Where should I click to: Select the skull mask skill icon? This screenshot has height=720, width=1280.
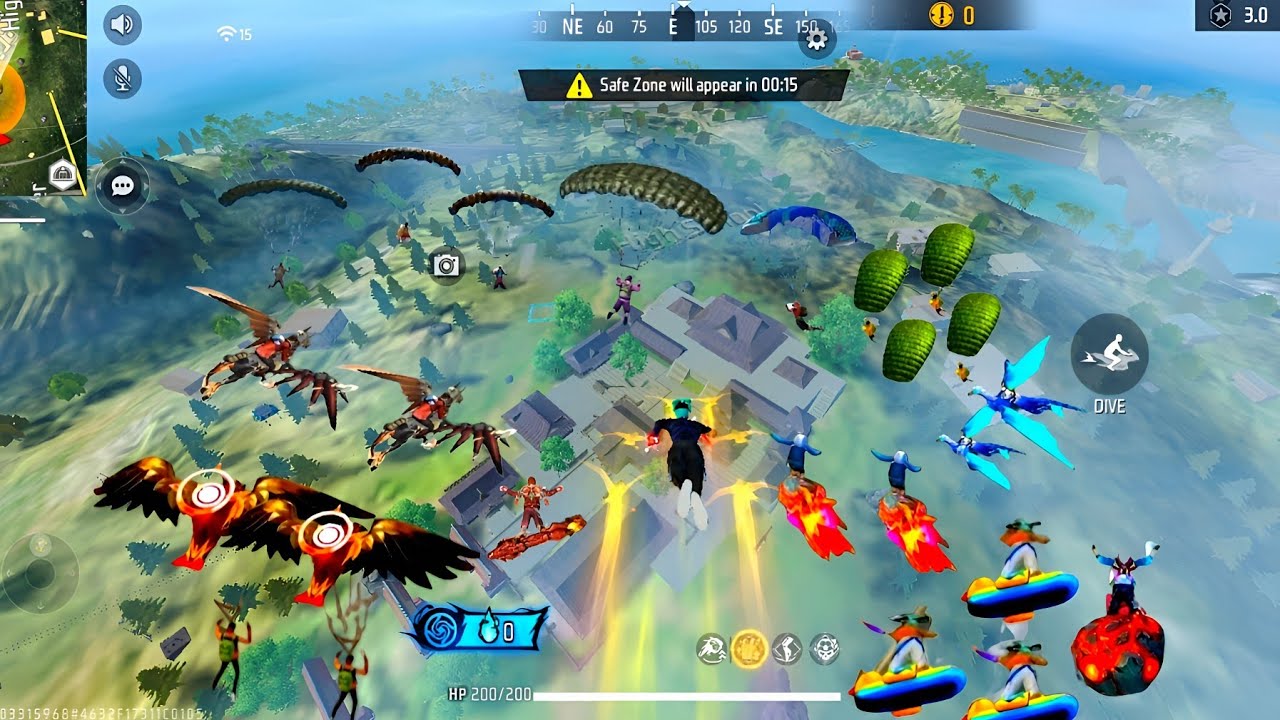pyautogui.click(x=824, y=649)
